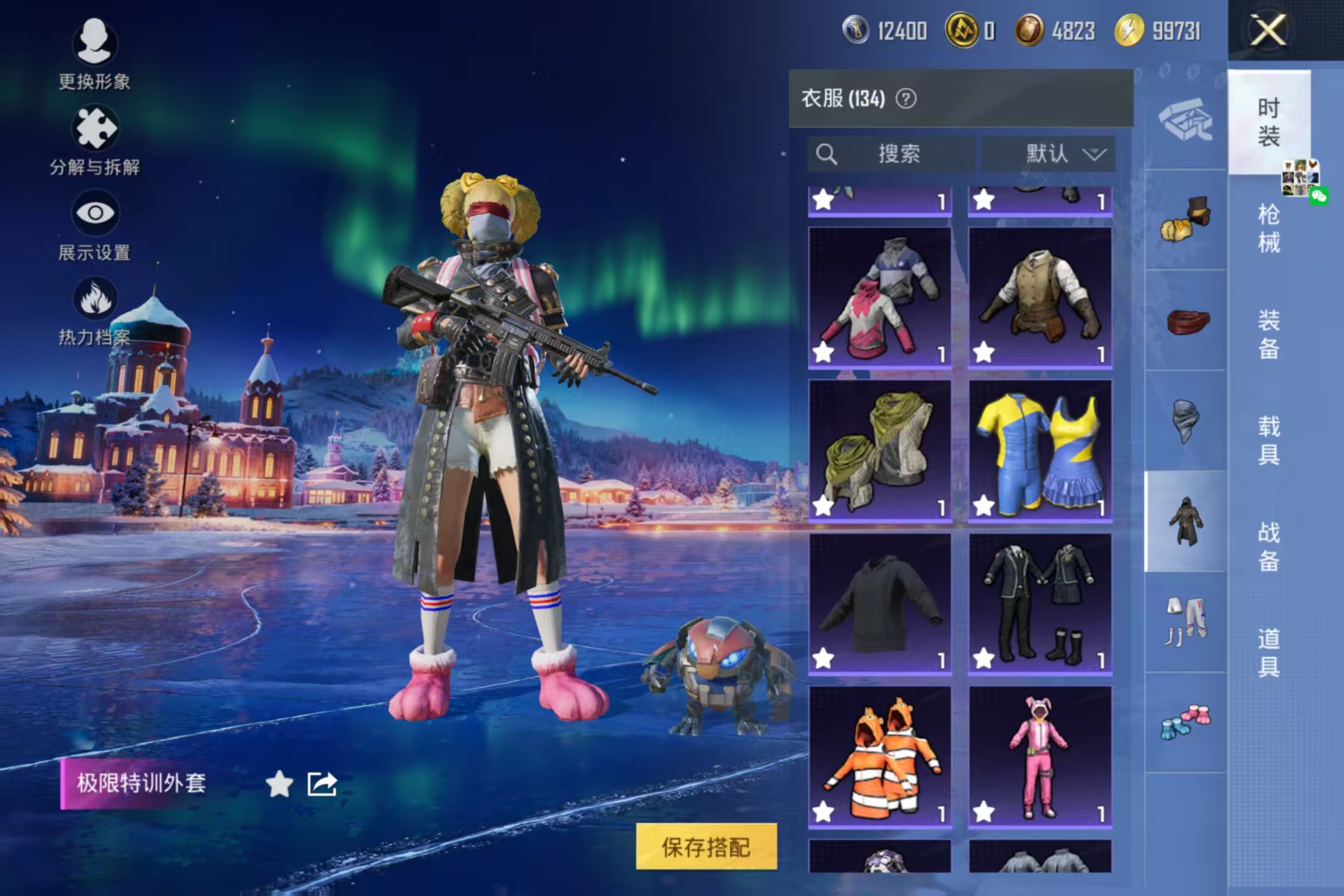
Task: Select the pink bunny suit
Action: coord(1040,757)
